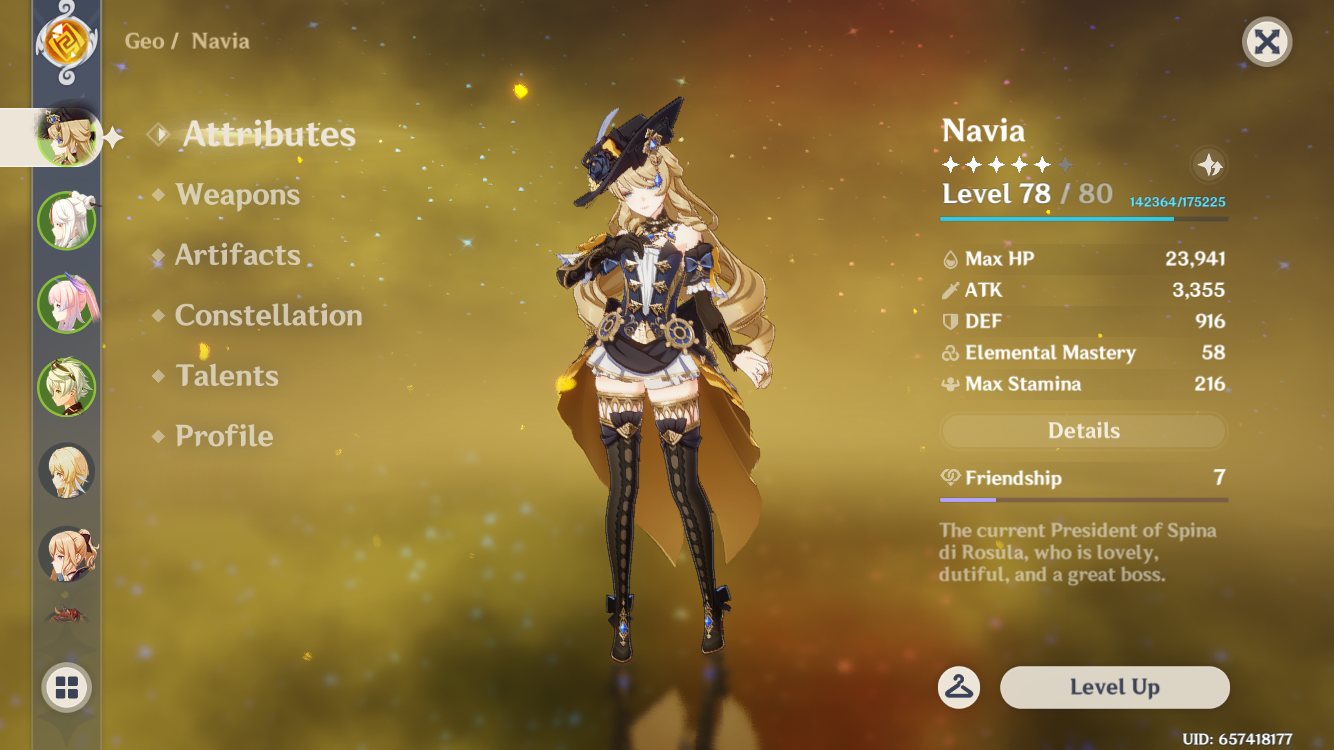This screenshot has height=750, width=1334.
Task: Switch to the Weapons tab
Action: pos(237,195)
